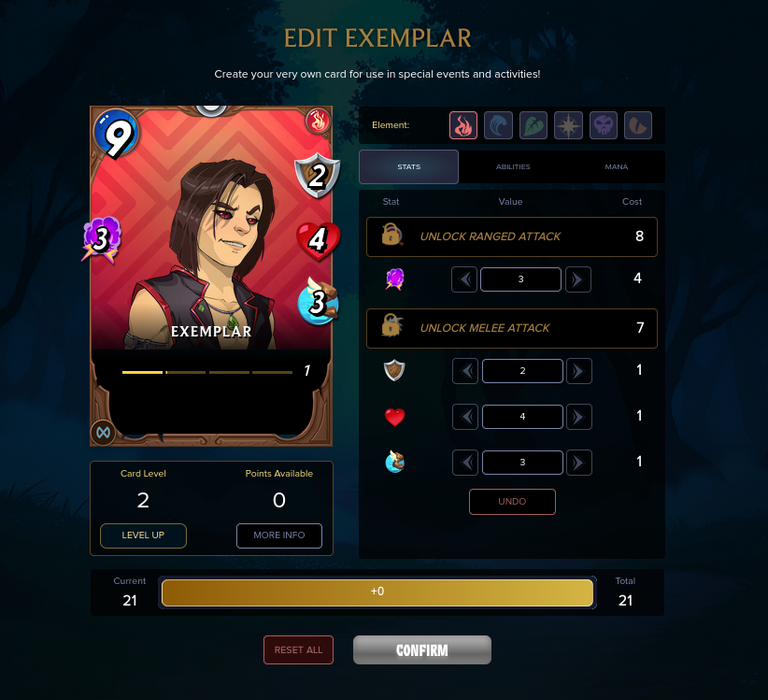This screenshot has height=700, width=768.
Task: Decrease the heart health stat
Action: pos(464,416)
